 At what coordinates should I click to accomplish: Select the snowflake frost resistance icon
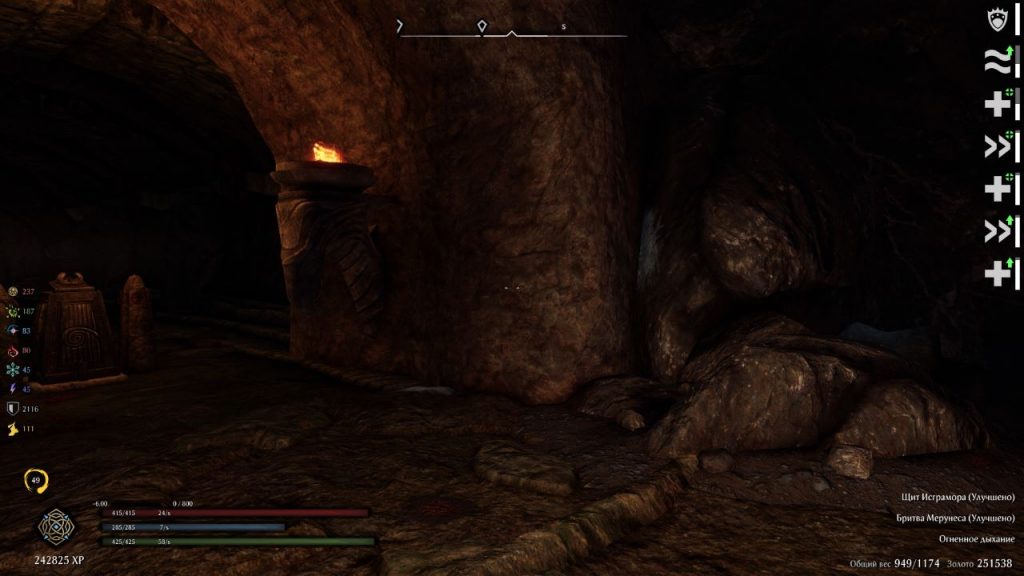coord(13,370)
